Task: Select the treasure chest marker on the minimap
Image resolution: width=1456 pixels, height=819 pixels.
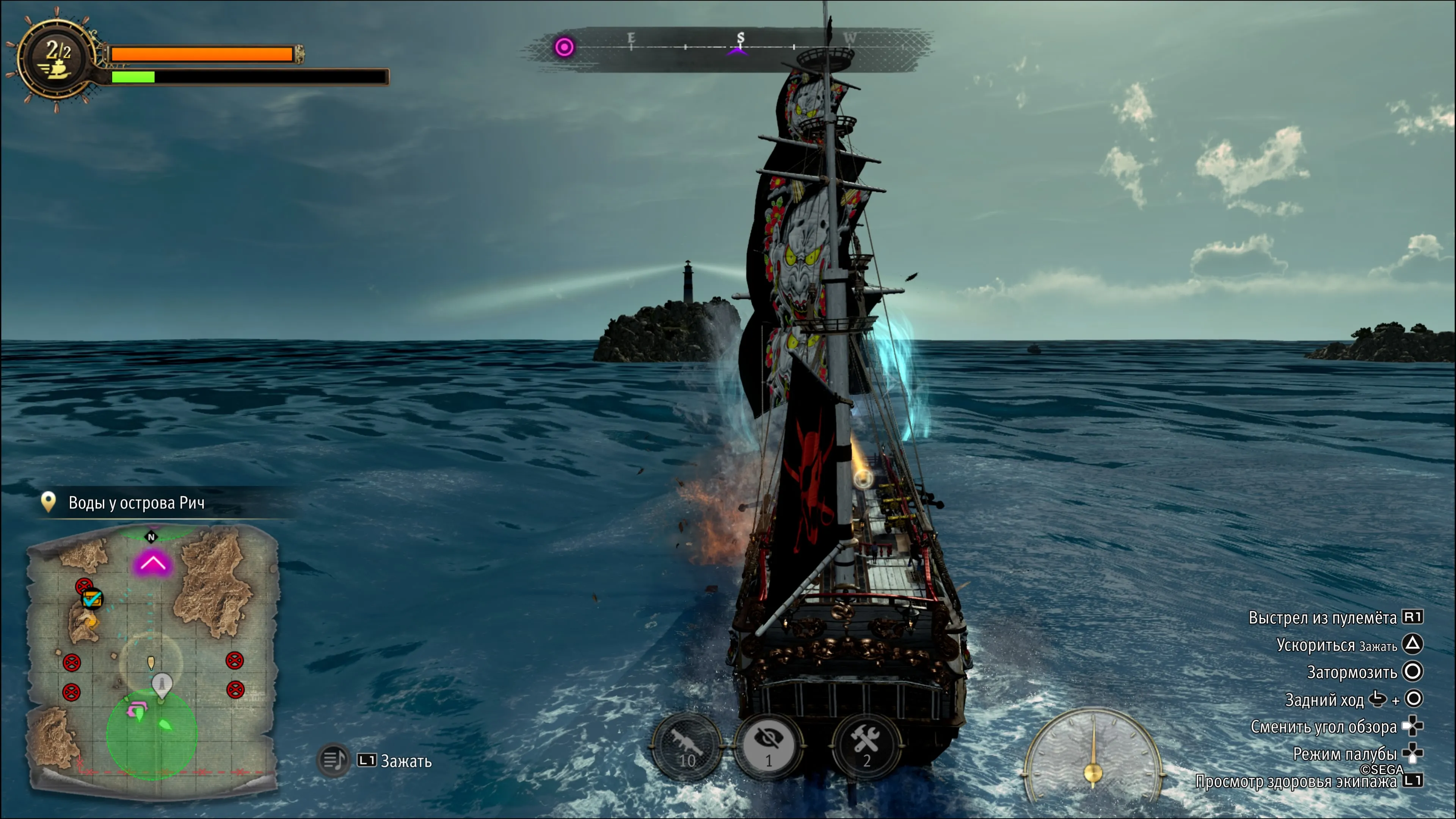Action: pyautogui.click(x=93, y=599)
